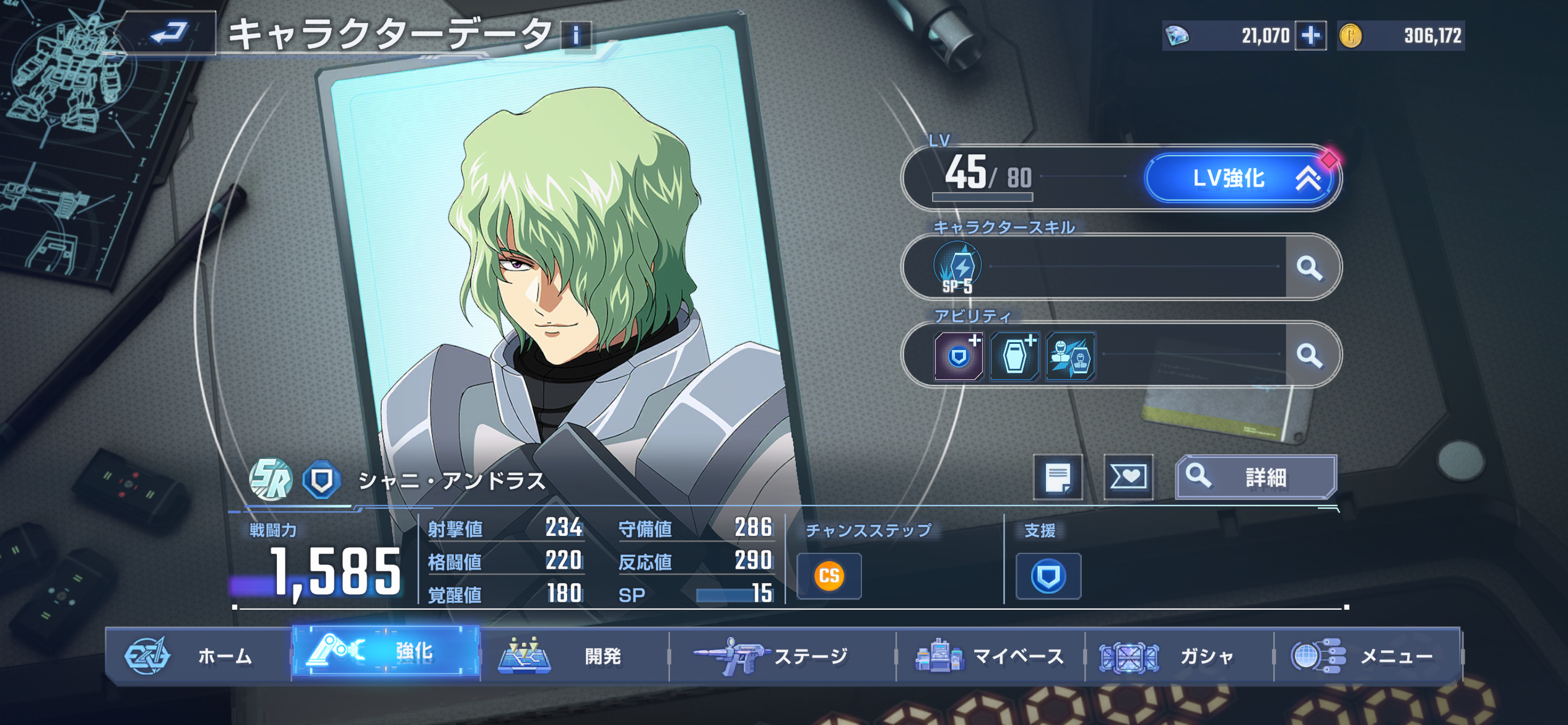Open the 詳細 details button

tap(1256, 477)
